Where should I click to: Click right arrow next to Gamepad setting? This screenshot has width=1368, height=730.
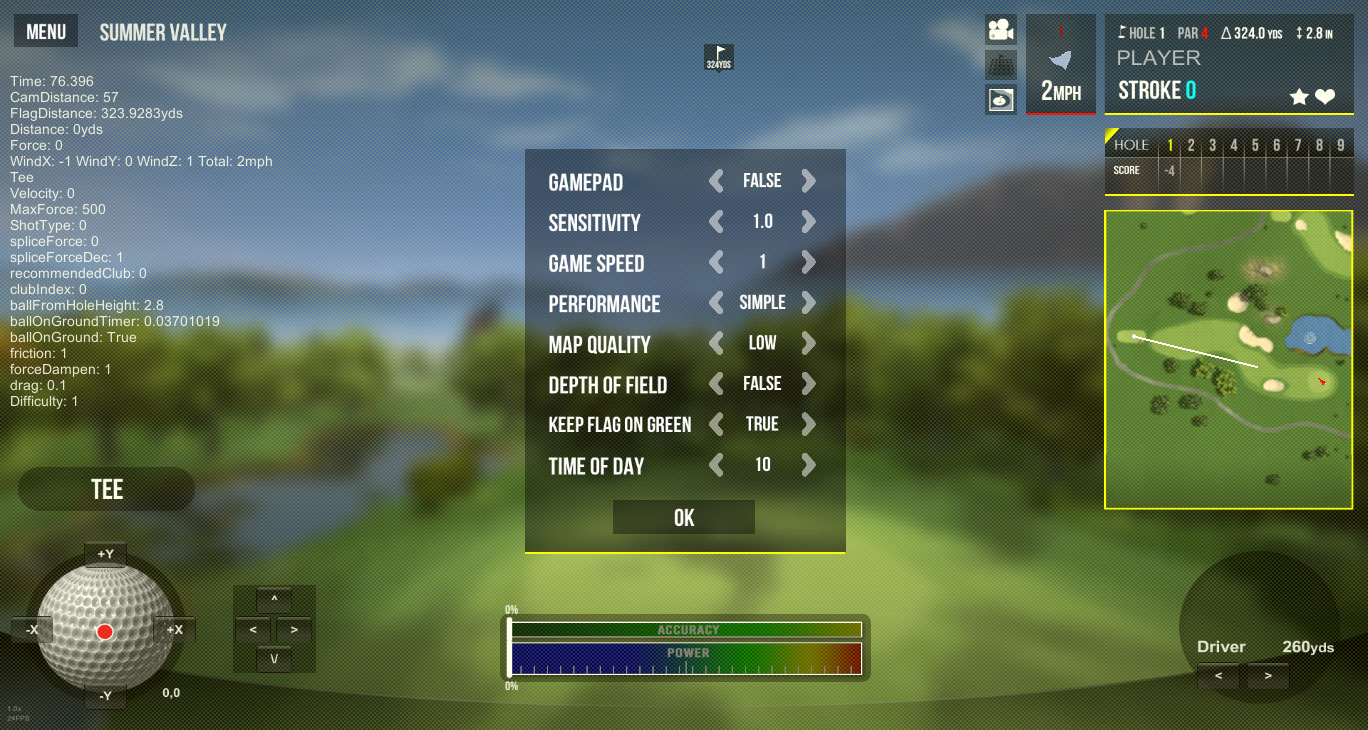808,181
